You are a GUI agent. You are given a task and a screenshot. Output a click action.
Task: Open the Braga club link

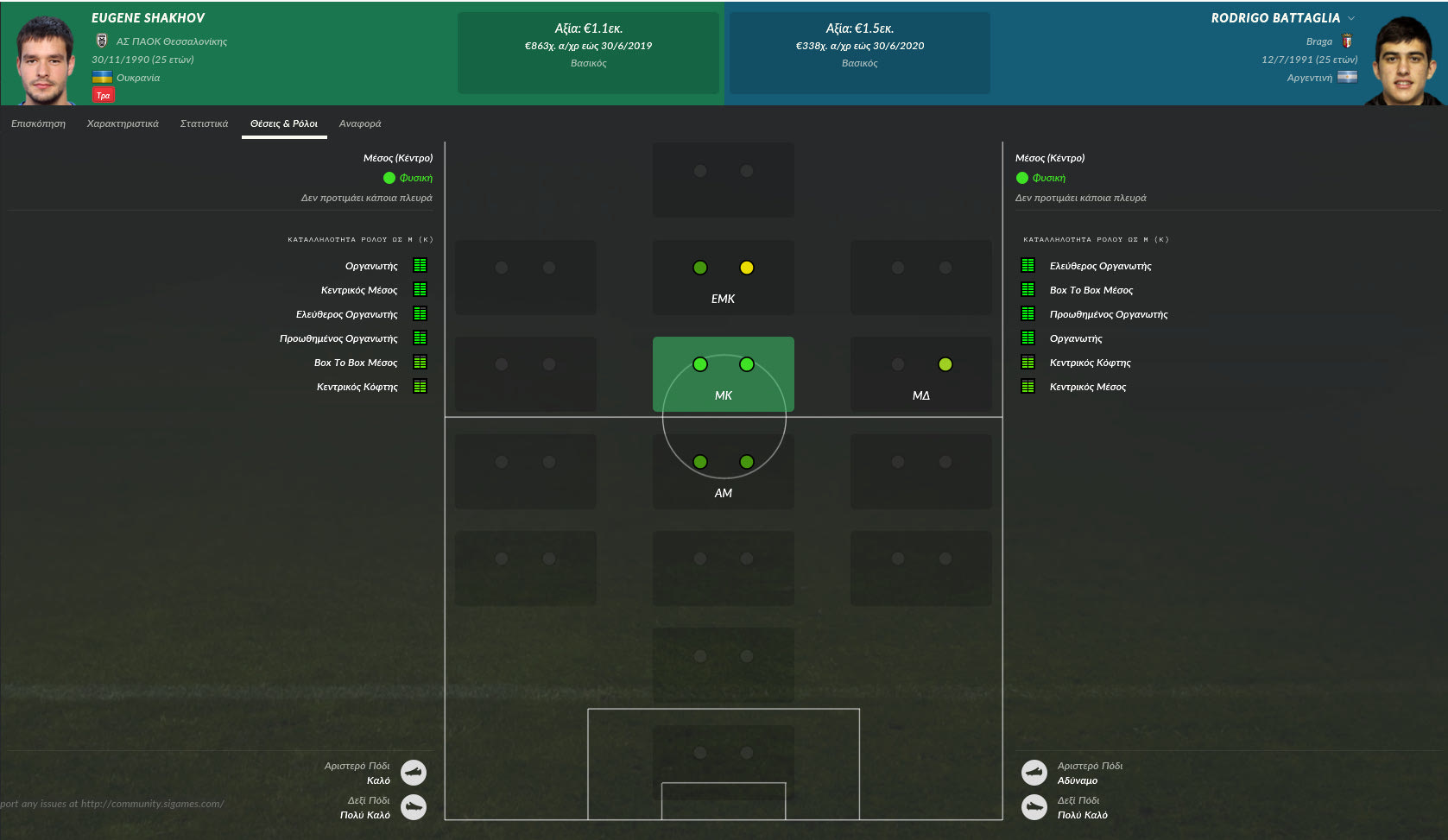coord(1318,41)
